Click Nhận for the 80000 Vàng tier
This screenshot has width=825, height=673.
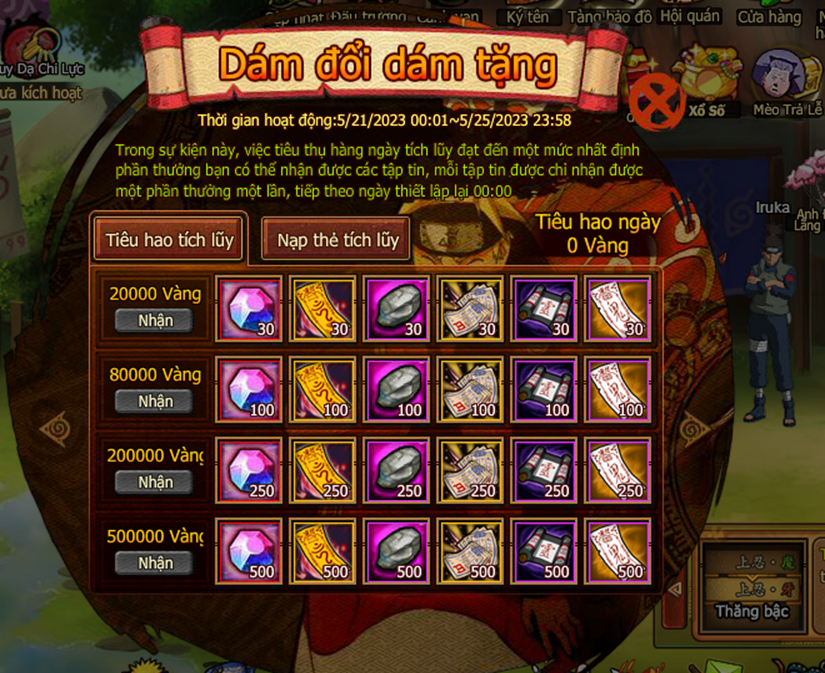155,401
